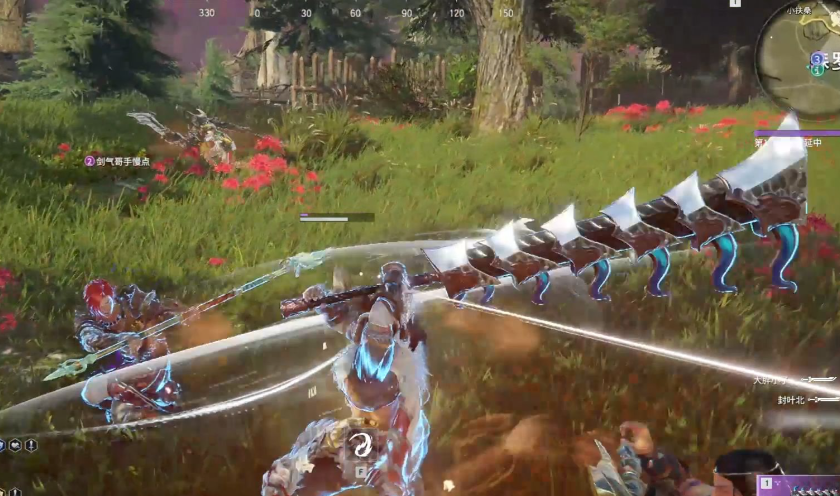840x496 pixels.
Task: Click the teammate 1 marker on minimap
Action: tap(816, 72)
